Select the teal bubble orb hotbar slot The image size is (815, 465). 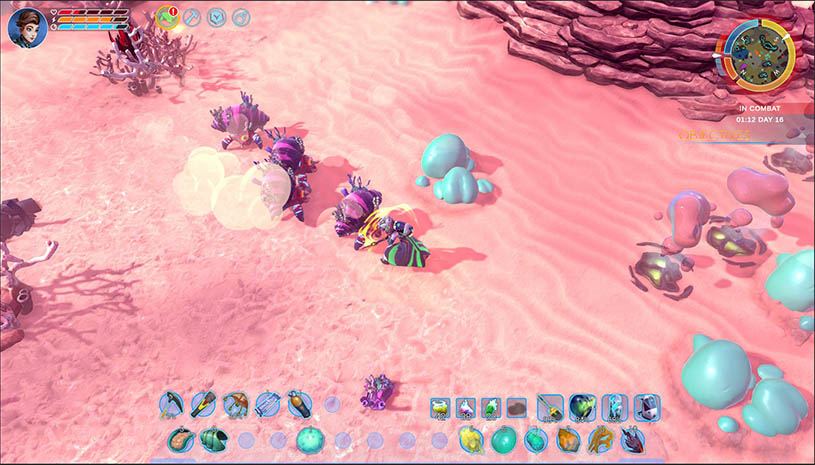[310, 439]
